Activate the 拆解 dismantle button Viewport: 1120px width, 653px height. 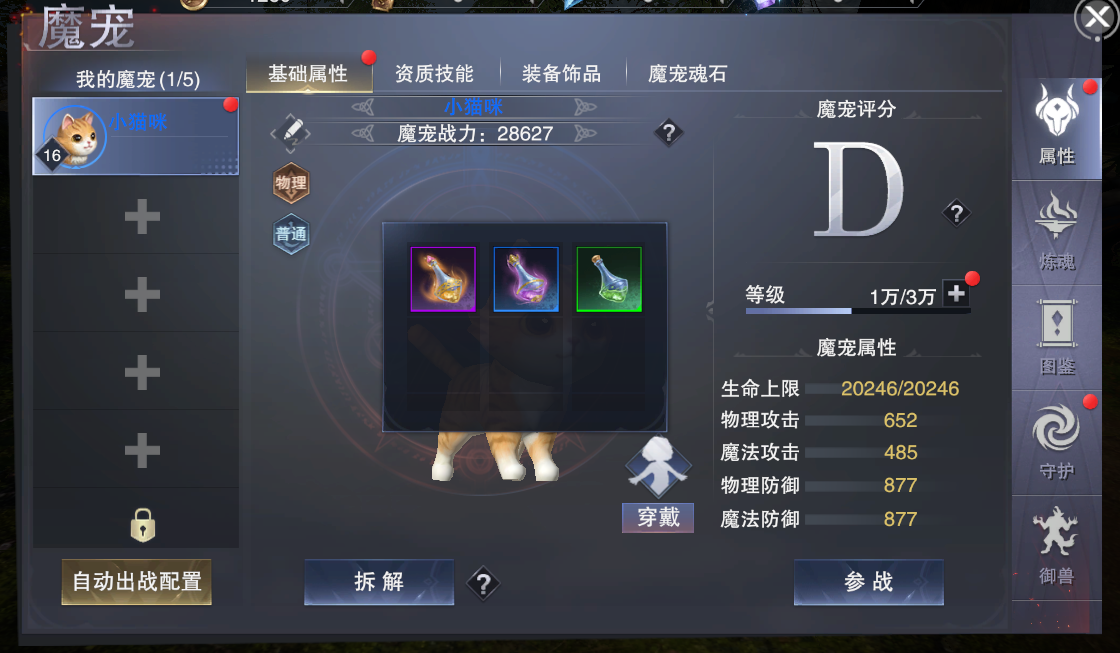tap(379, 582)
